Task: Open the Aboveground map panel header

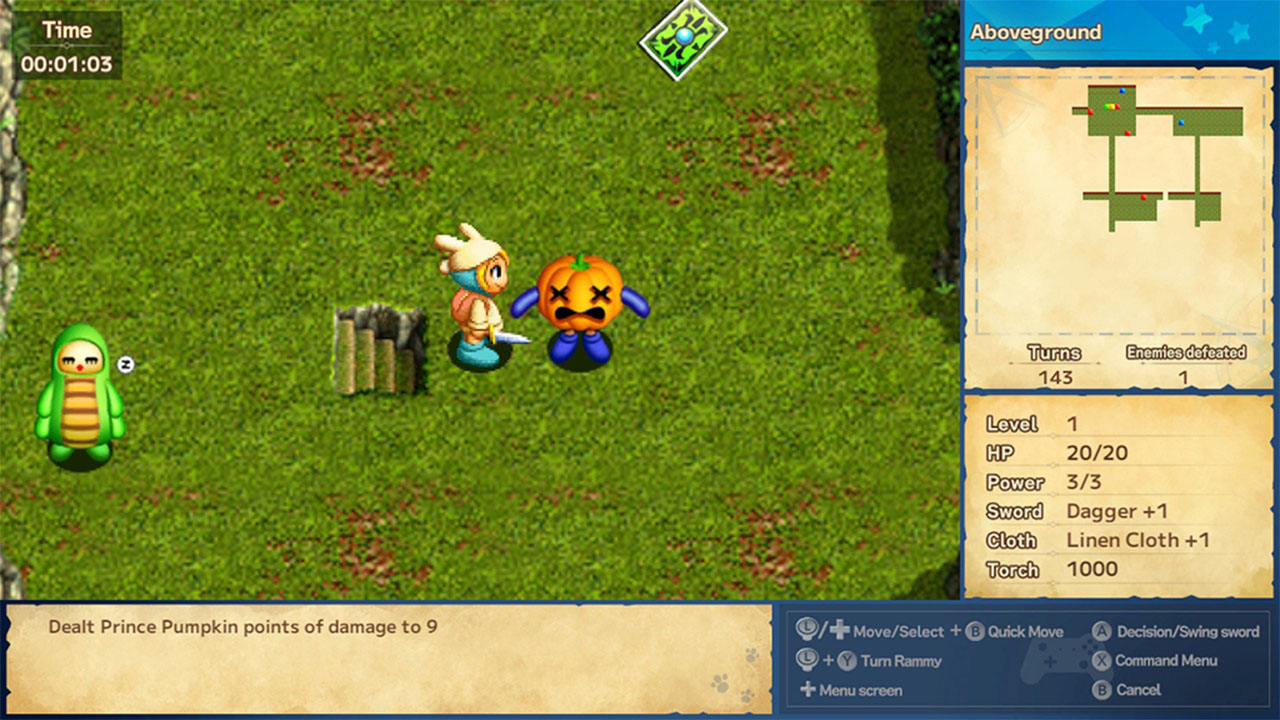Action: 1034,32
